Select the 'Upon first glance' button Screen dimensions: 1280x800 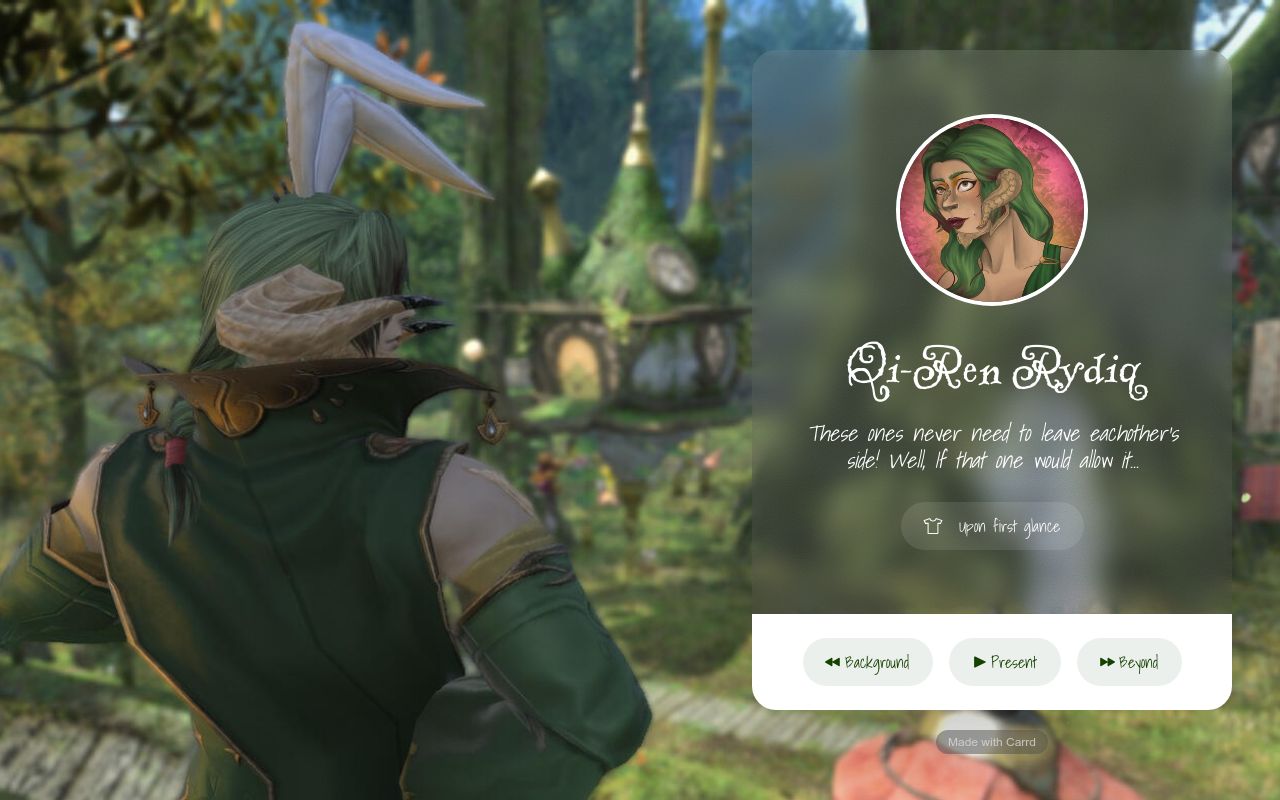pos(992,526)
